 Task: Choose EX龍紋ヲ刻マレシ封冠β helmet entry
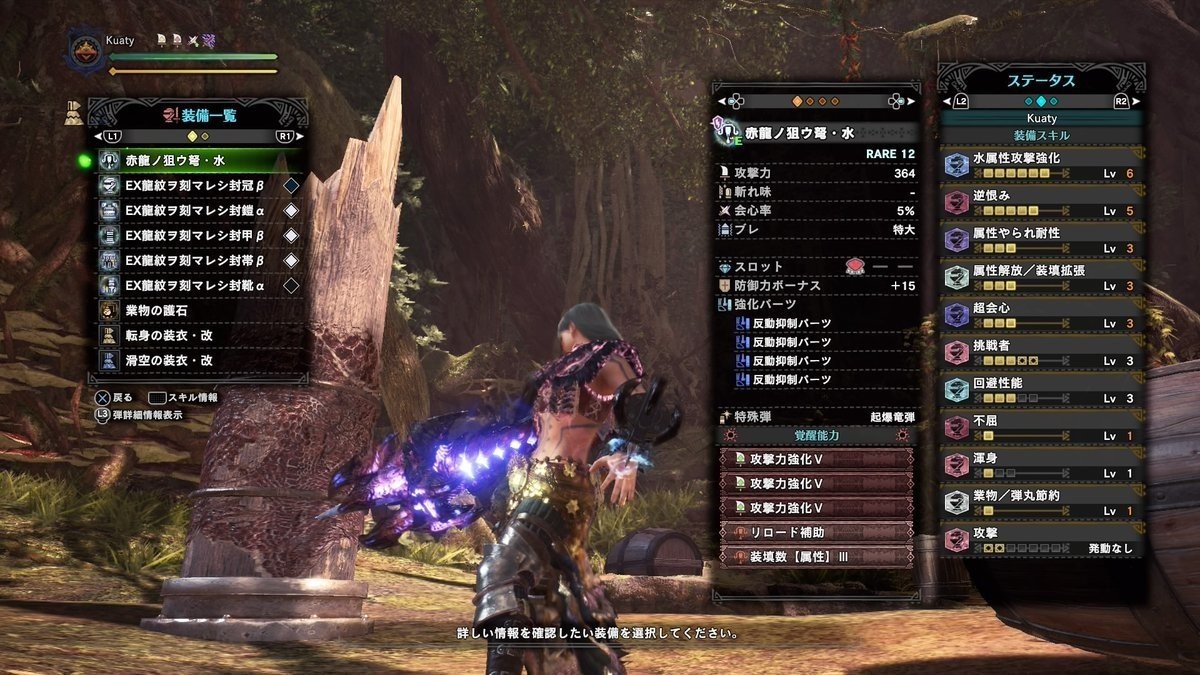click(200, 186)
